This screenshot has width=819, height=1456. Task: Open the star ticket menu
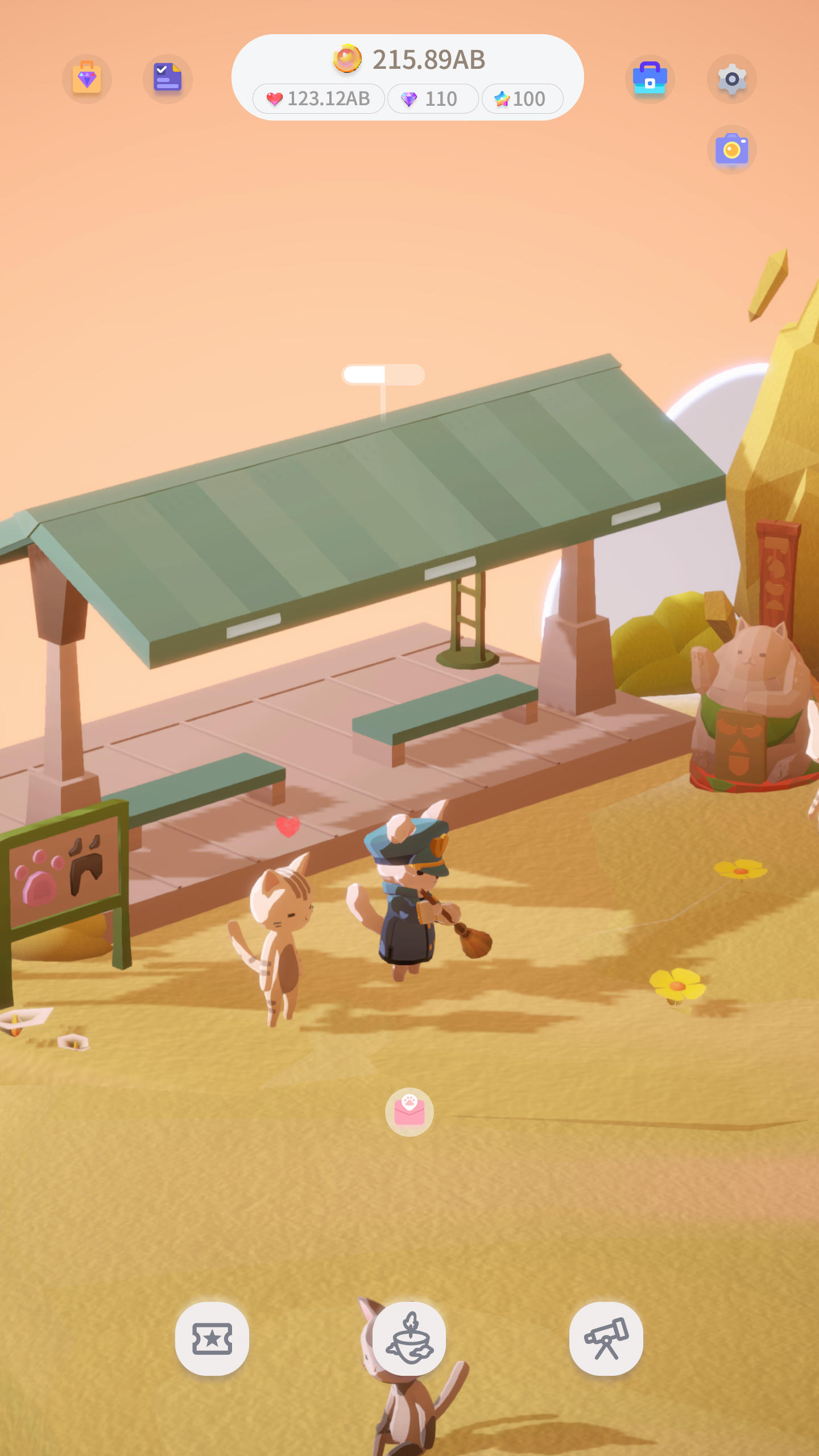coord(212,1338)
